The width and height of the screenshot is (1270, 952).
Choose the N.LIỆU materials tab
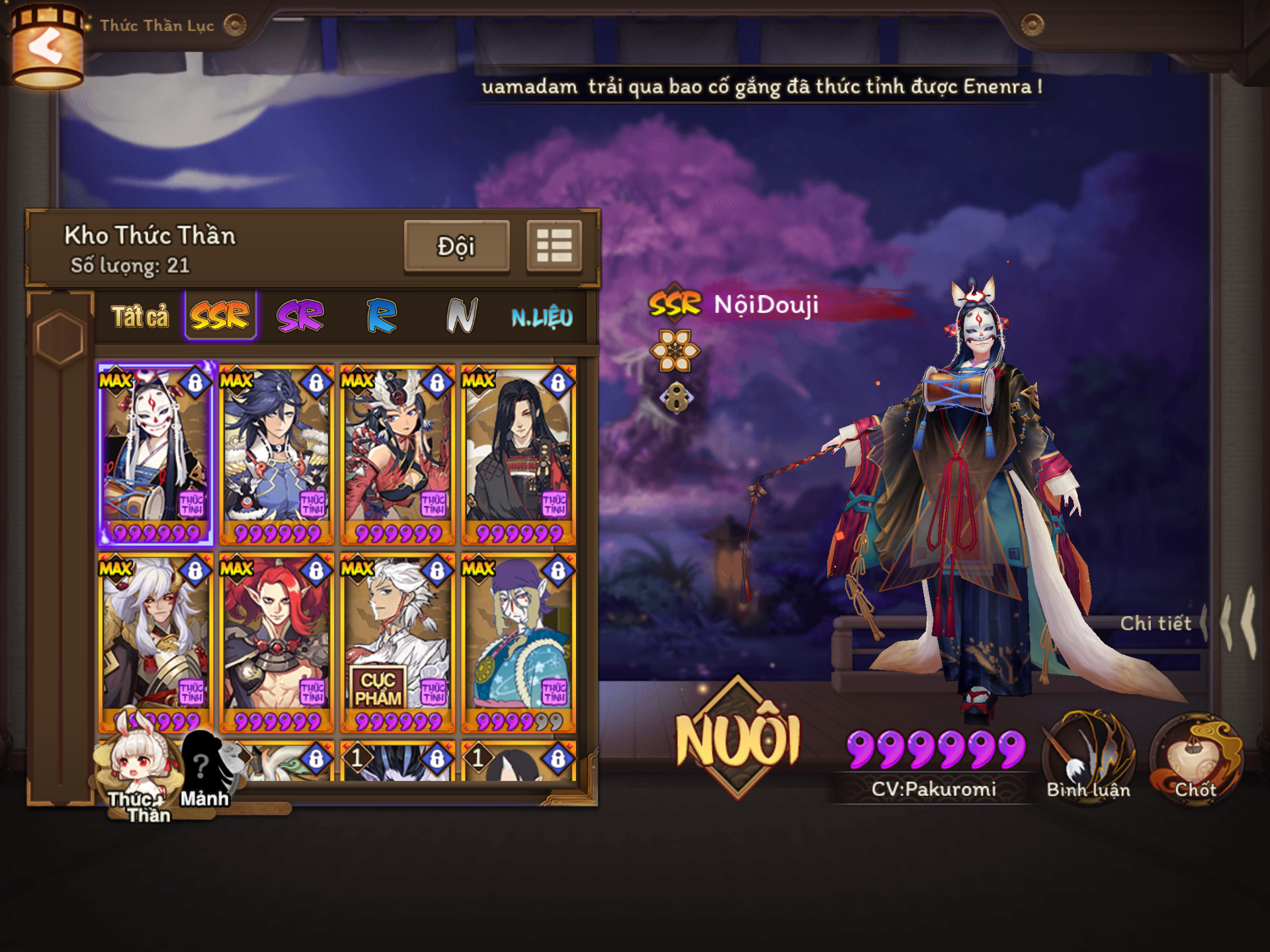(x=542, y=317)
